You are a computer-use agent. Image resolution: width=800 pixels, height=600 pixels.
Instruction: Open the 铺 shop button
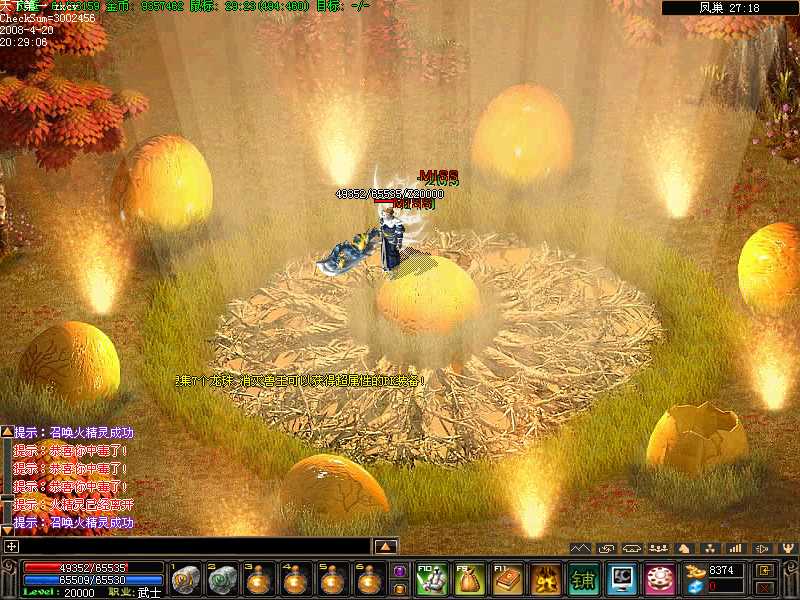[584, 579]
